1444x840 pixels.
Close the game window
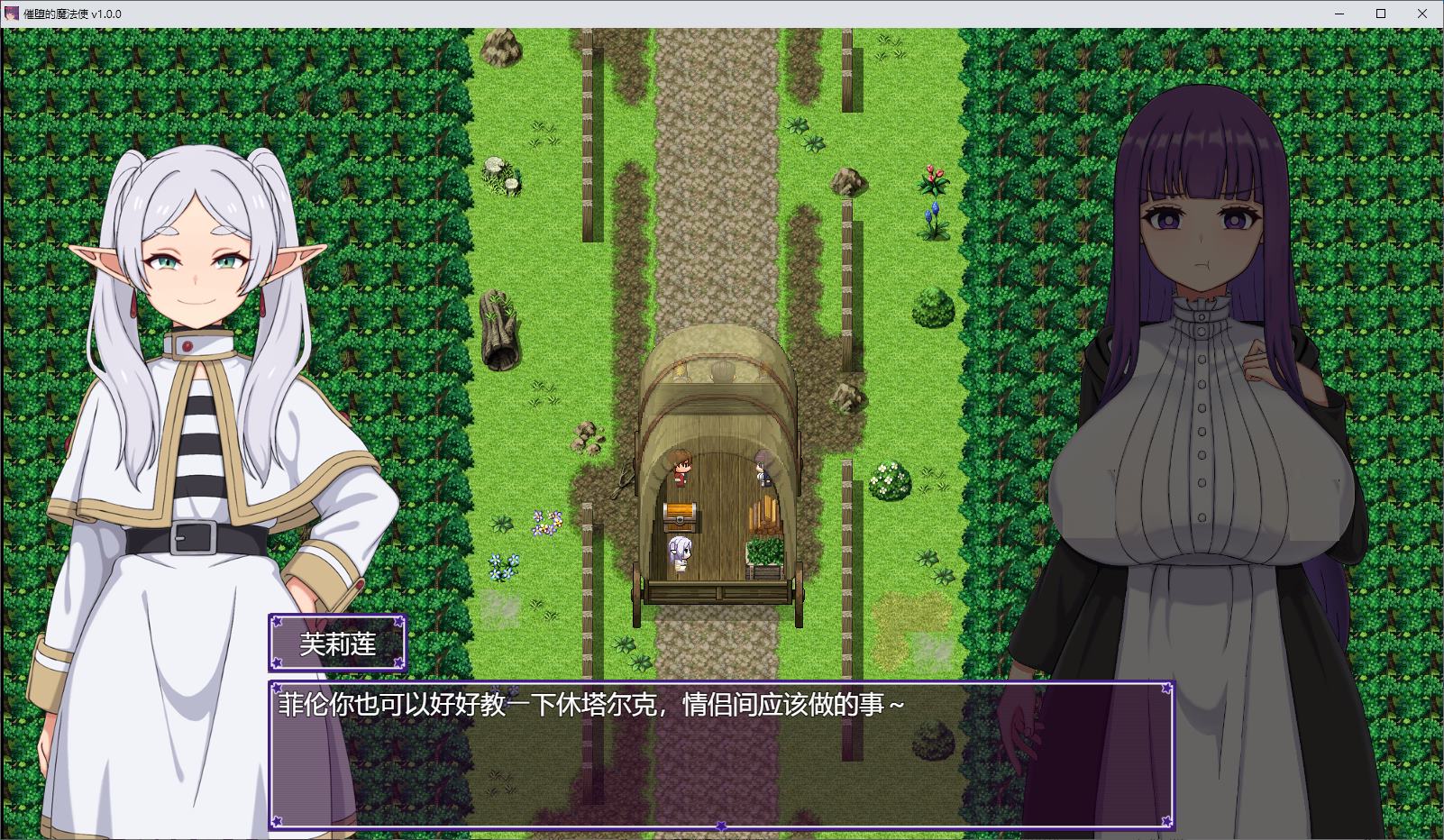click(x=1423, y=14)
